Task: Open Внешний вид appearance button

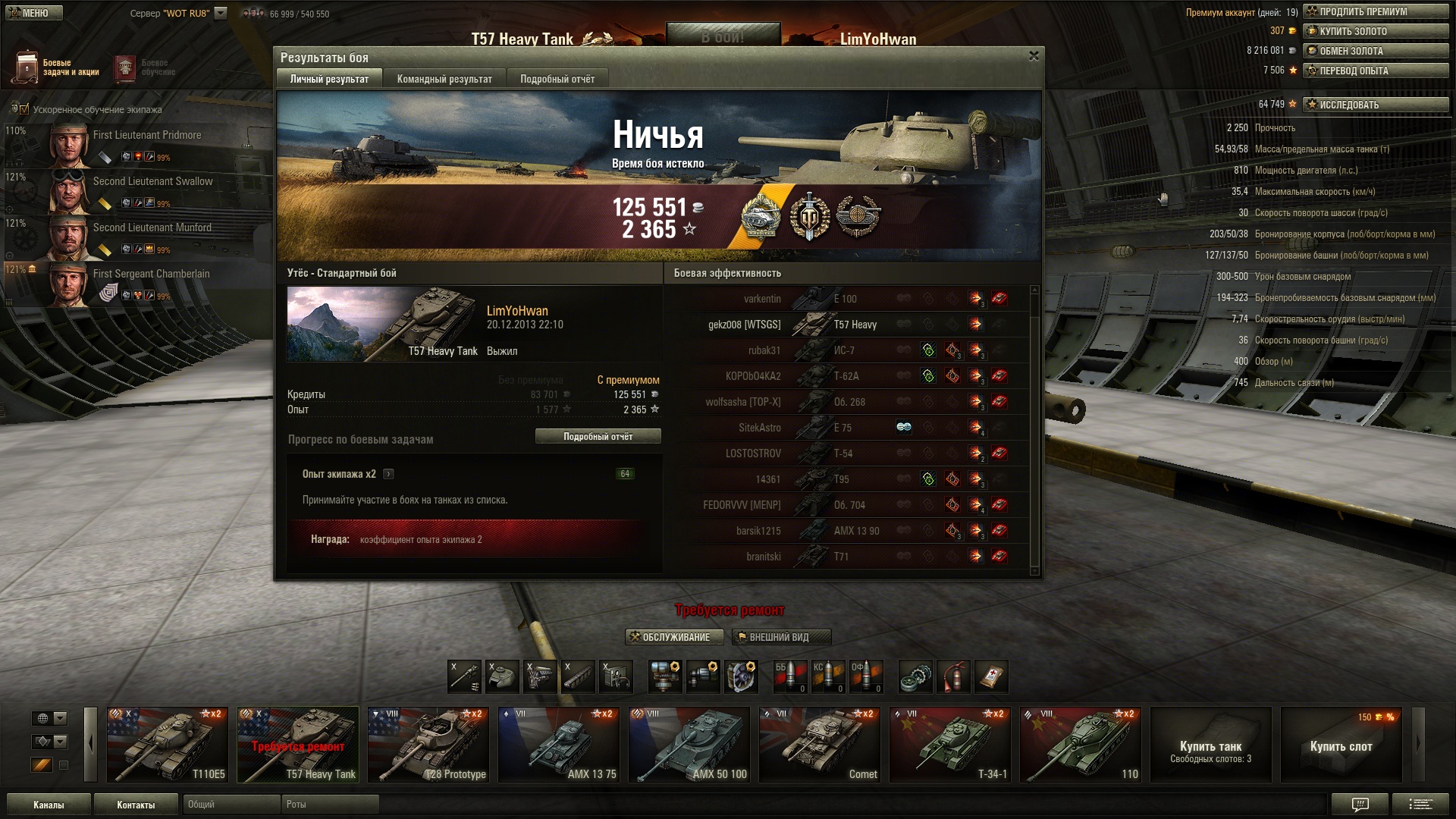Action: 781,637
